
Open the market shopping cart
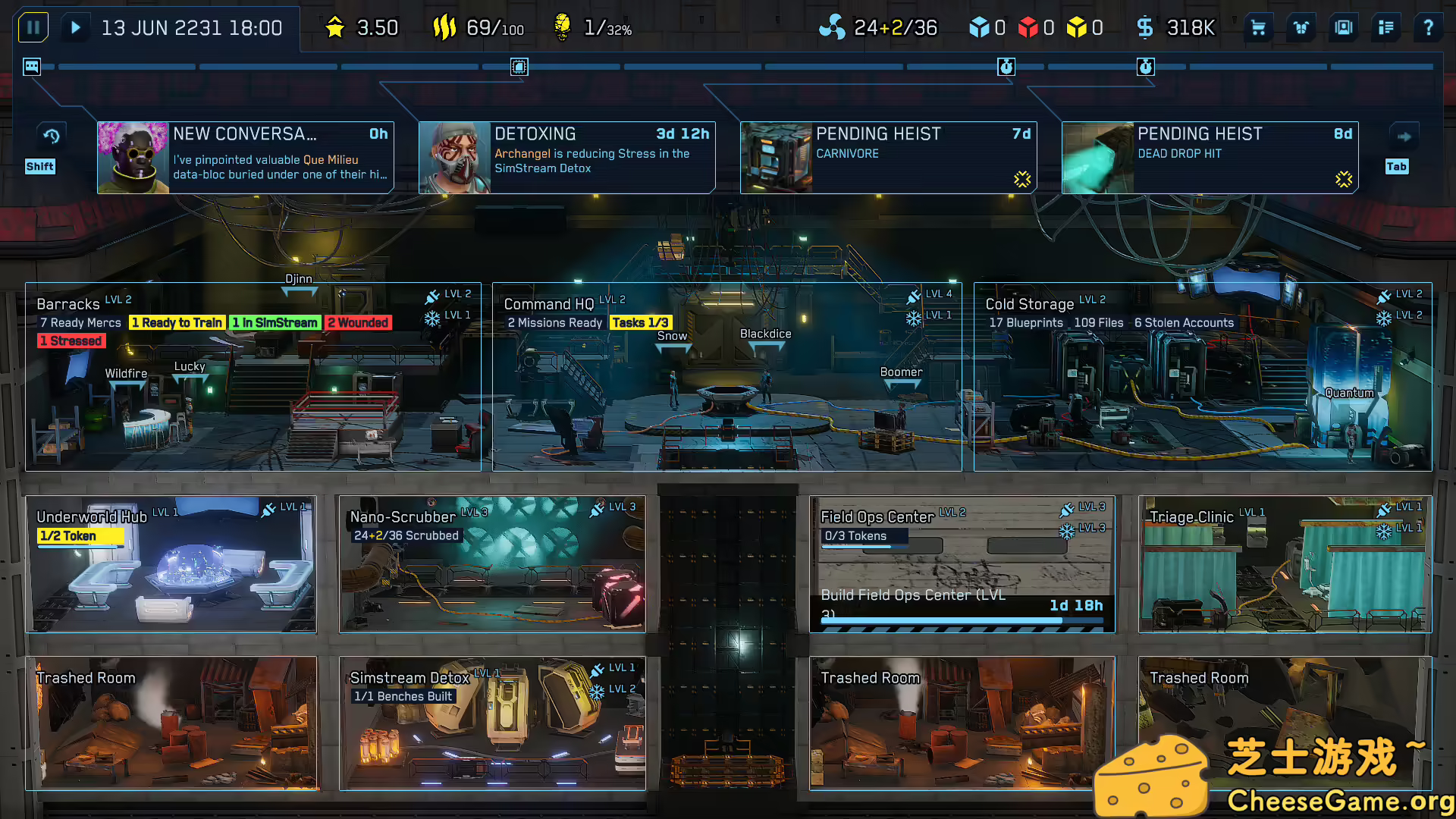1257,27
